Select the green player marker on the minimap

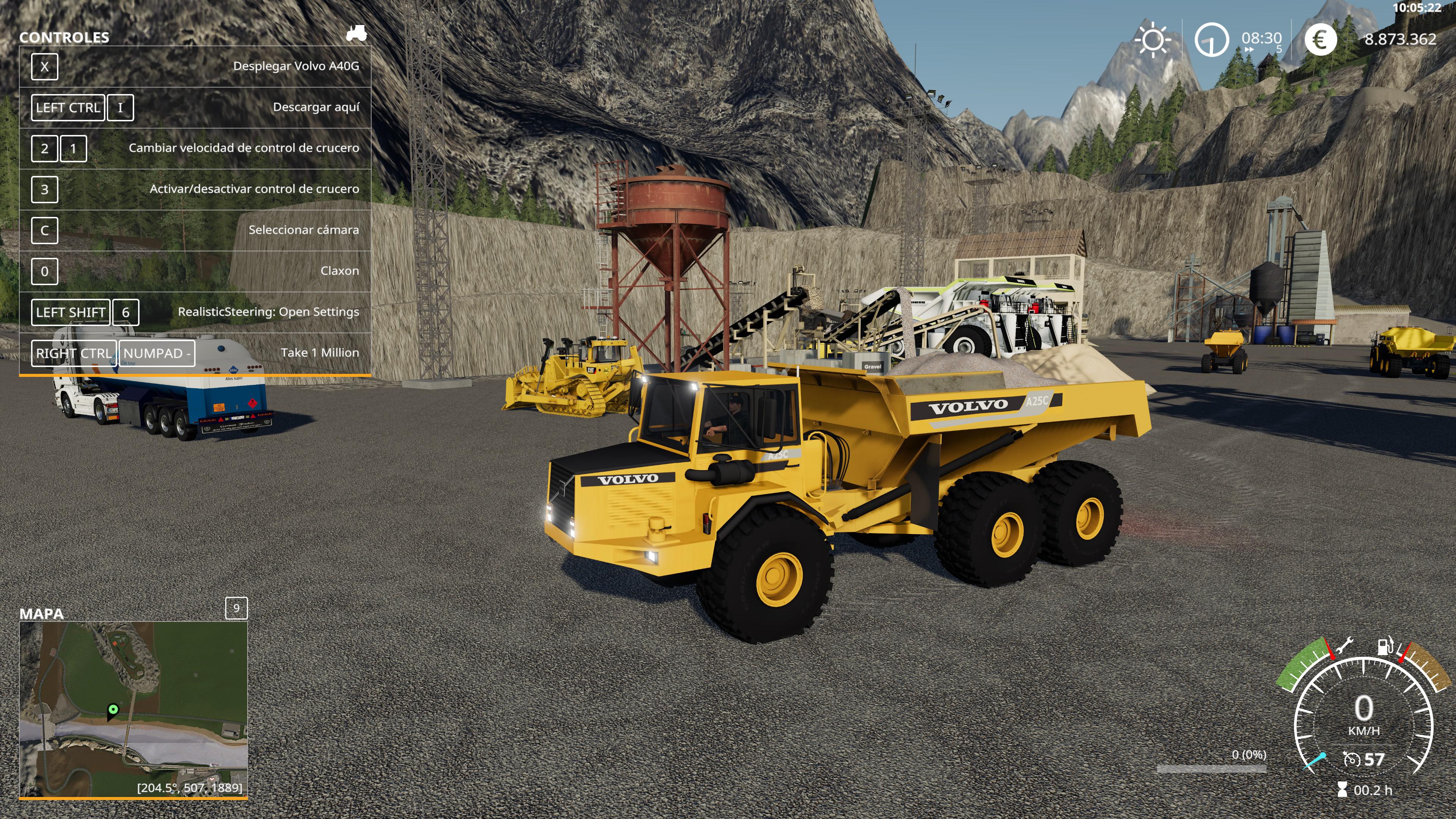(x=113, y=709)
